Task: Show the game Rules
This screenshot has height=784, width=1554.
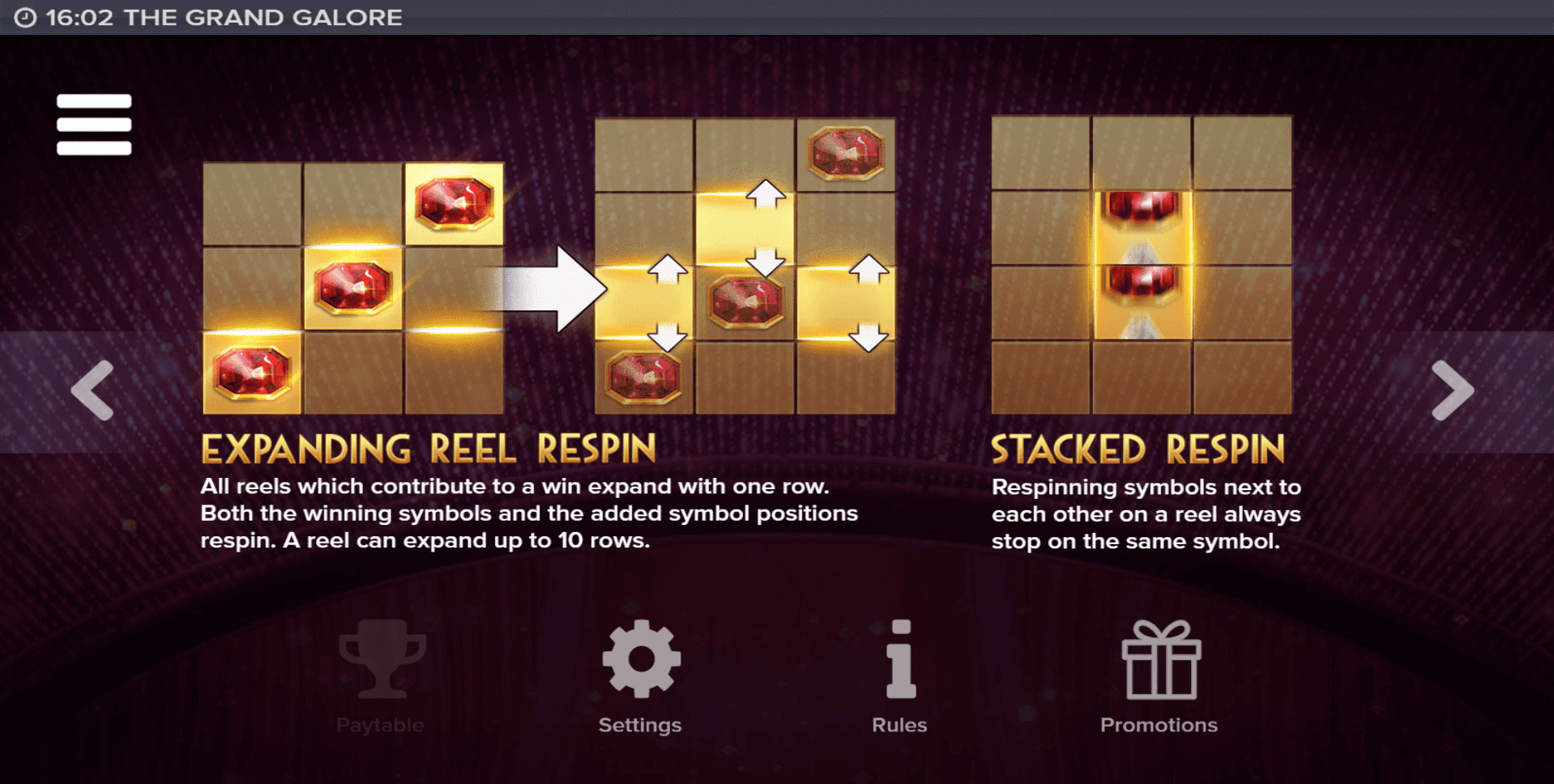Action: 900,660
